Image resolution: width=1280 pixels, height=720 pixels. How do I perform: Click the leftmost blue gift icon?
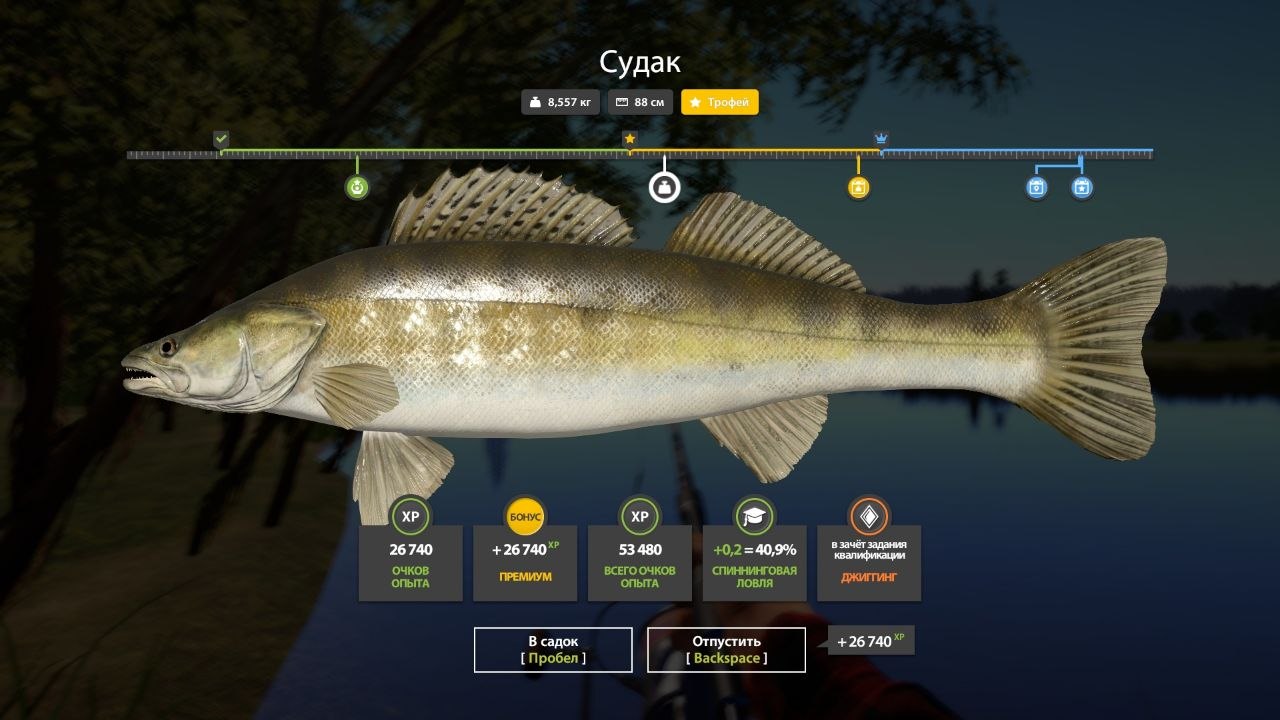click(x=1034, y=188)
